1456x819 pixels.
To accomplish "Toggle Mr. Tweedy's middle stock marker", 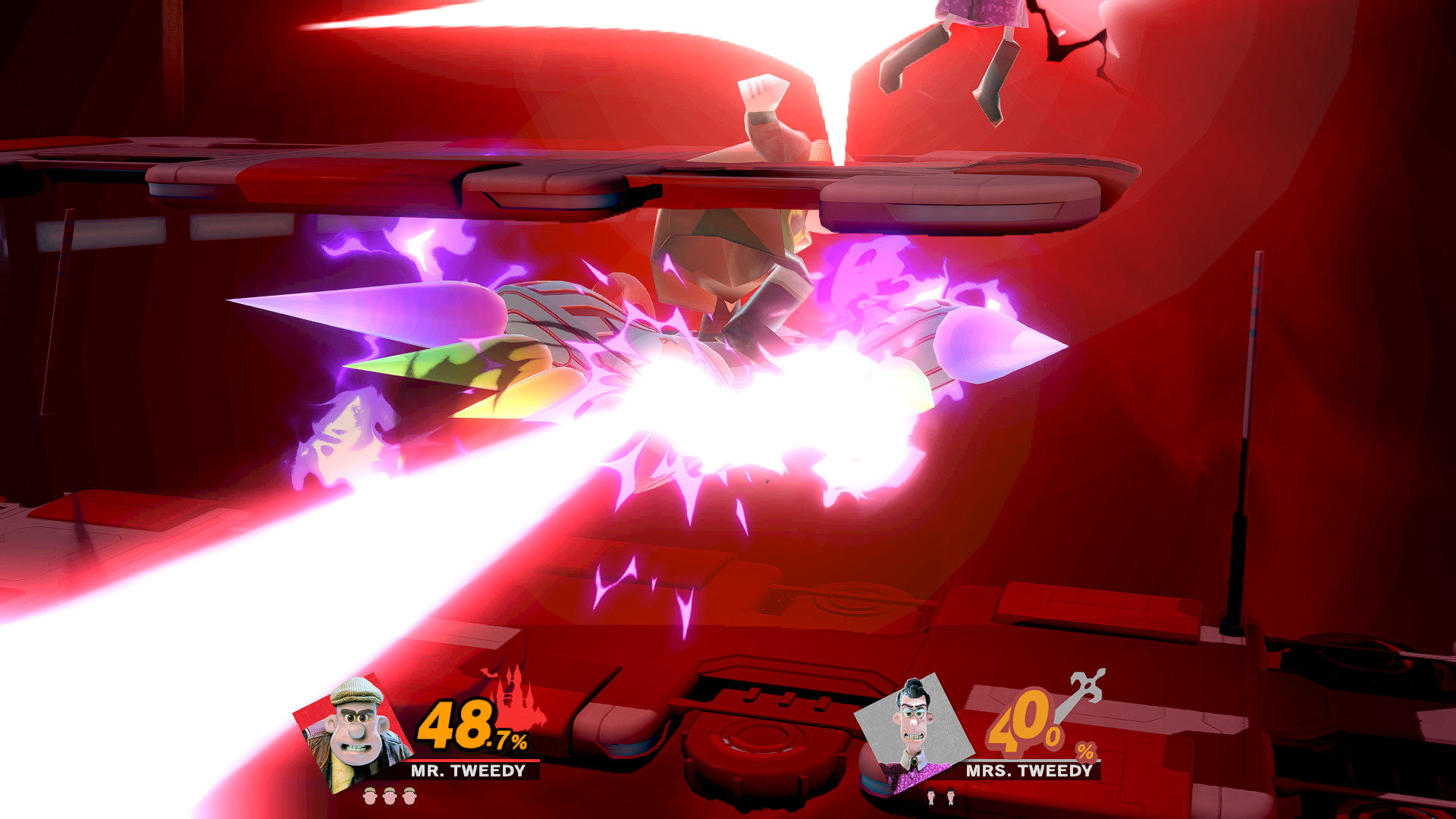I will (388, 796).
